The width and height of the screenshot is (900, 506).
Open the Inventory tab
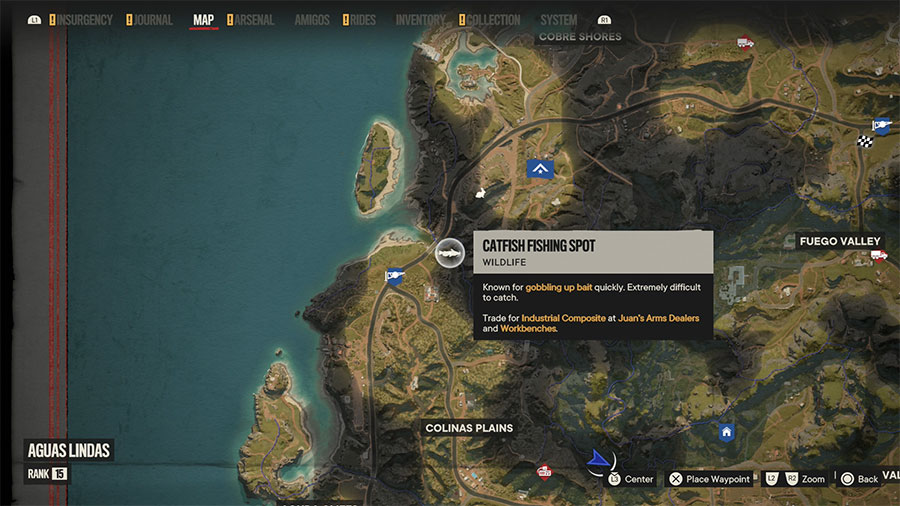(x=420, y=20)
